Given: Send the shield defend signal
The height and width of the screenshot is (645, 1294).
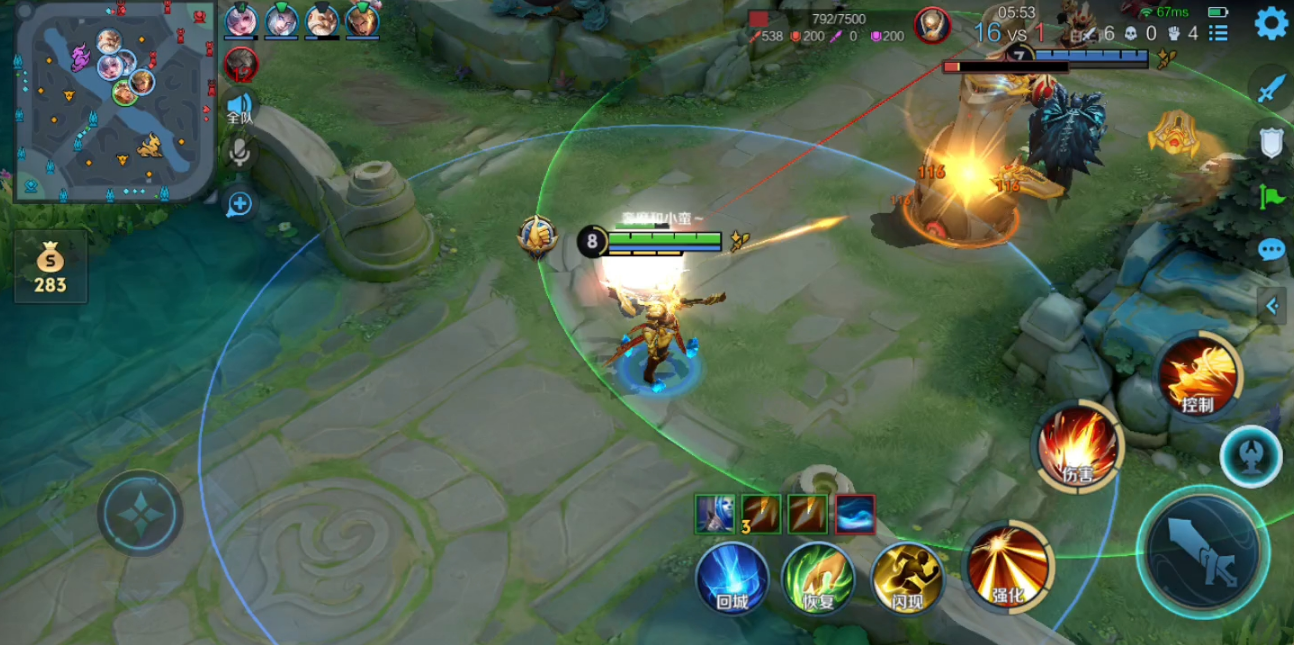Looking at the screenshot, I should (x=1271, y=143).
